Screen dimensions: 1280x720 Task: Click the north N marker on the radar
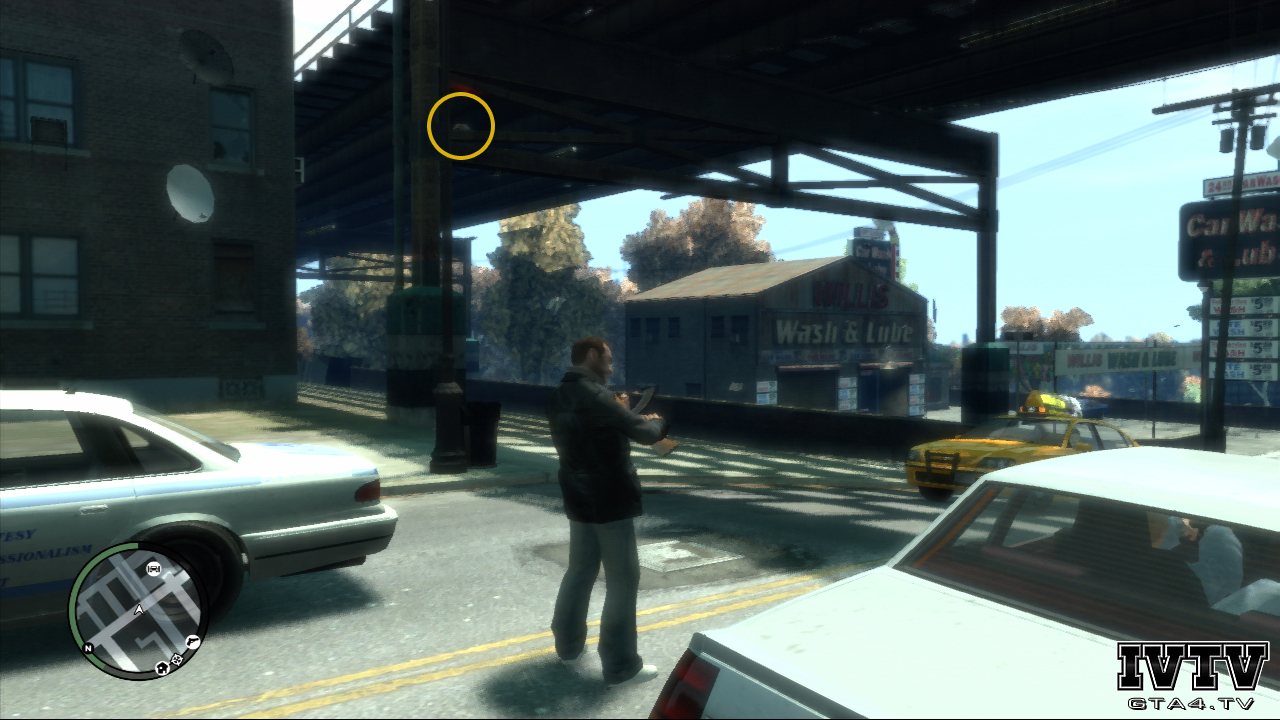(88, 648)
